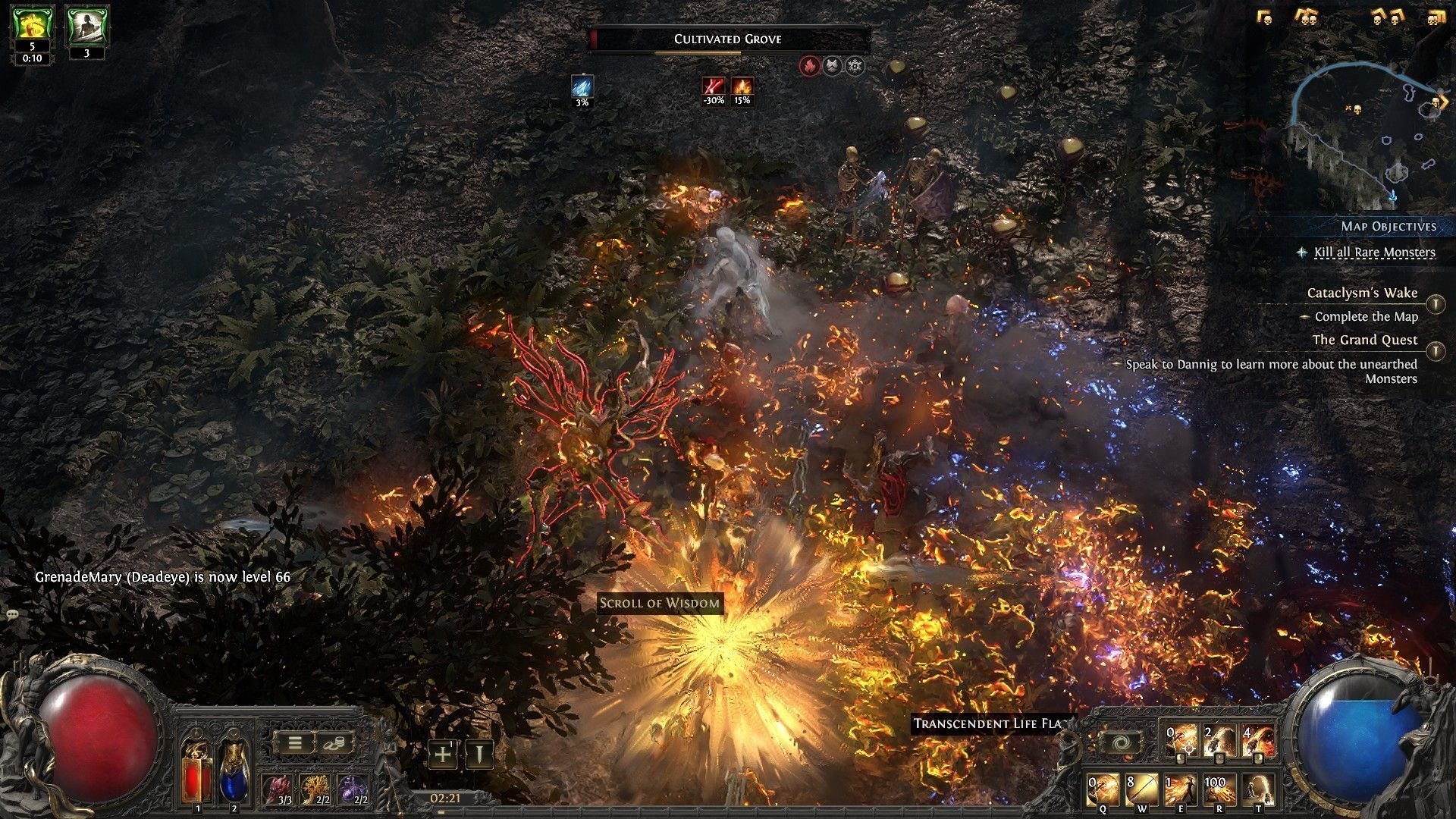Activate the Q skill on the hotbar

coord(1103,789)
